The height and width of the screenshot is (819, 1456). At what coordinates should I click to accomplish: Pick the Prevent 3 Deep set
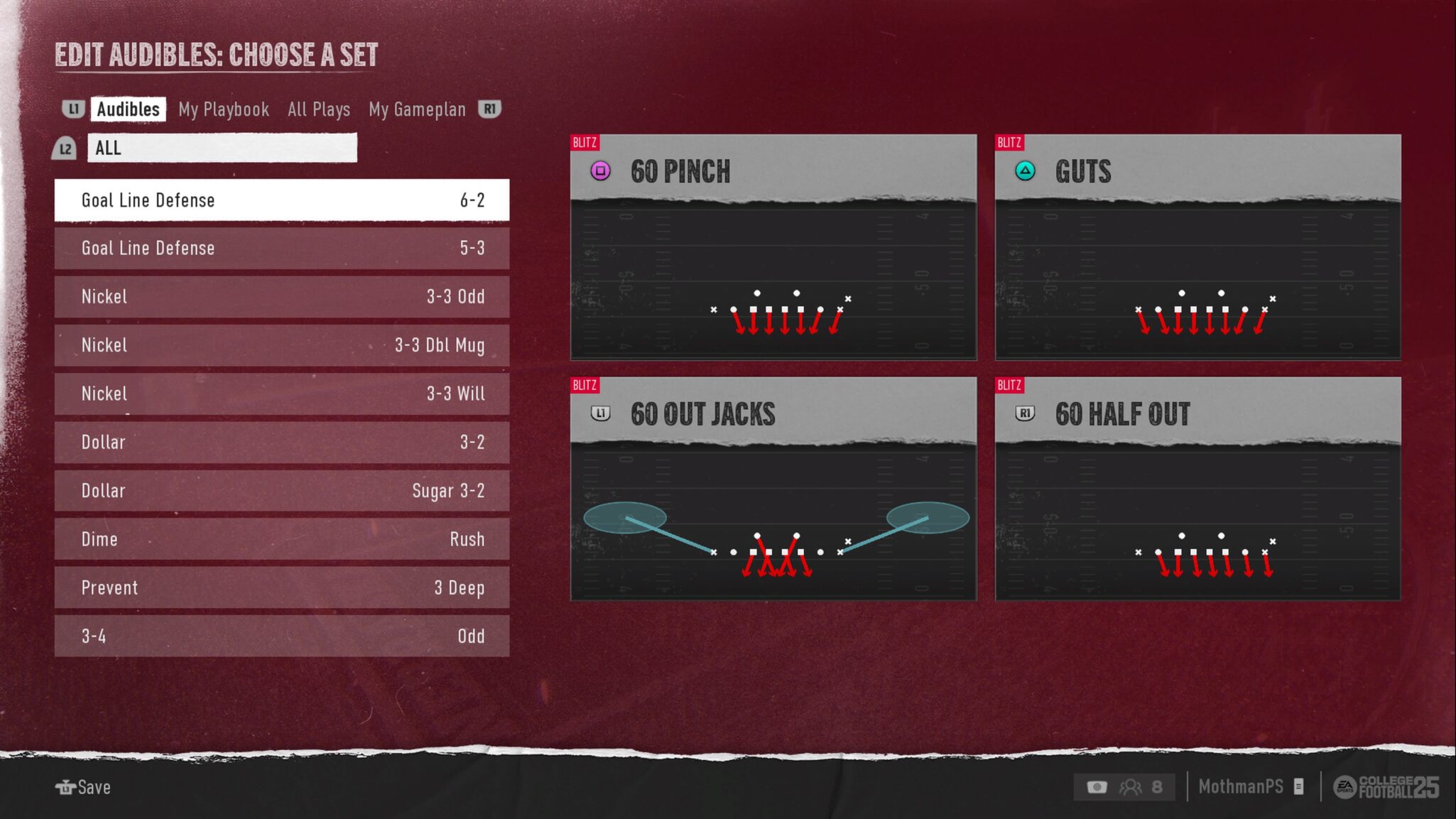tap(282, 587)
